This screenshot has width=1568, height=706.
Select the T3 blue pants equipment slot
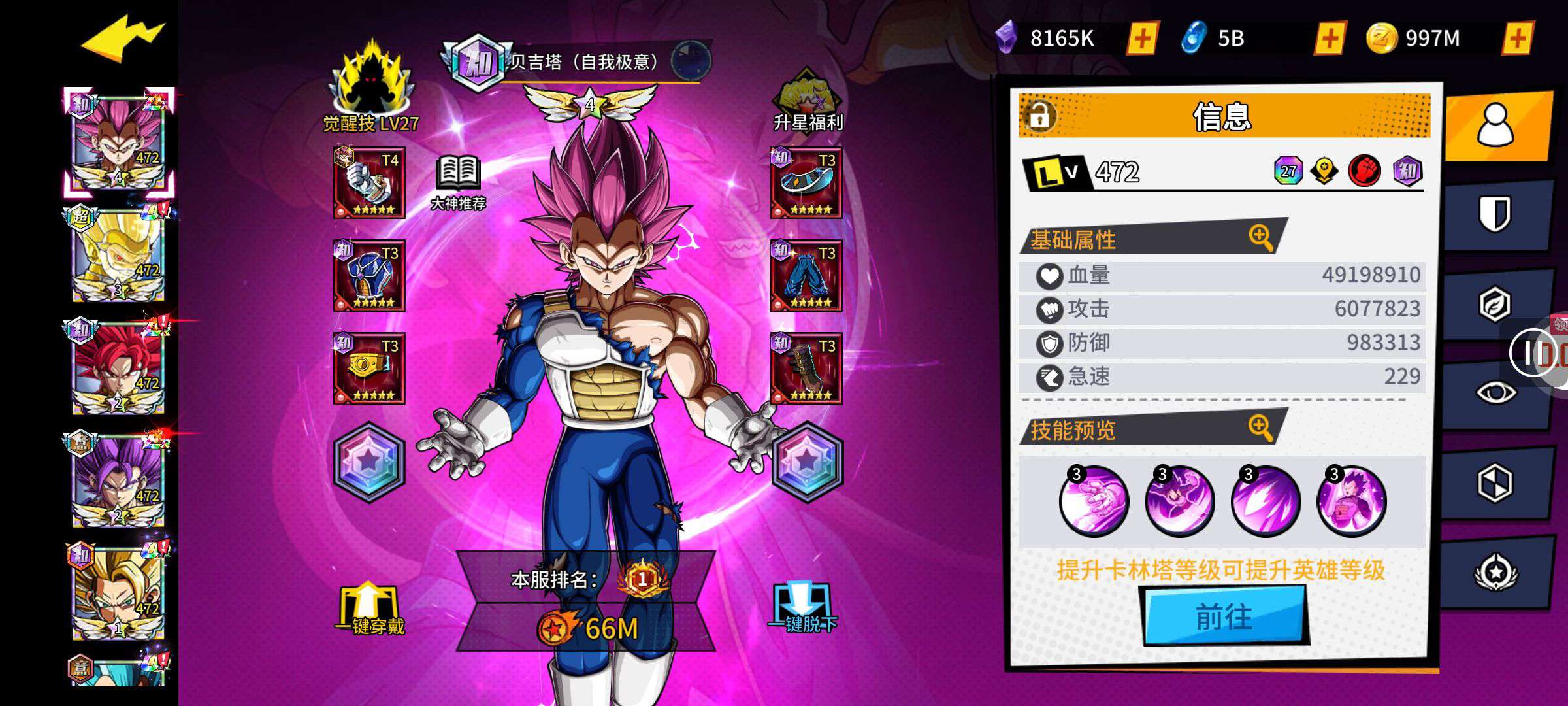(x=806, y=276)
